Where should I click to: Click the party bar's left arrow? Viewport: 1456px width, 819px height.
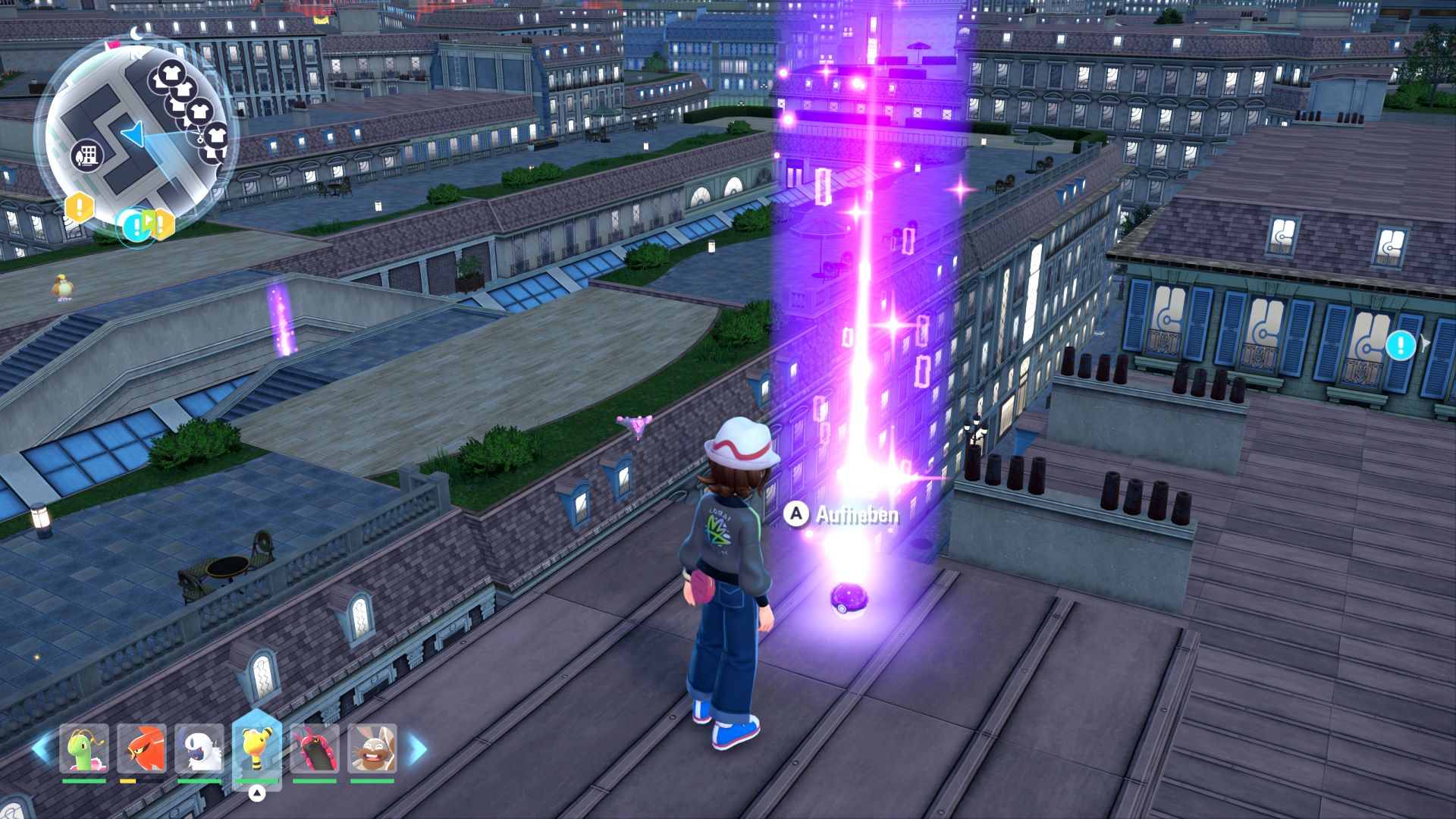pos(41,748)
